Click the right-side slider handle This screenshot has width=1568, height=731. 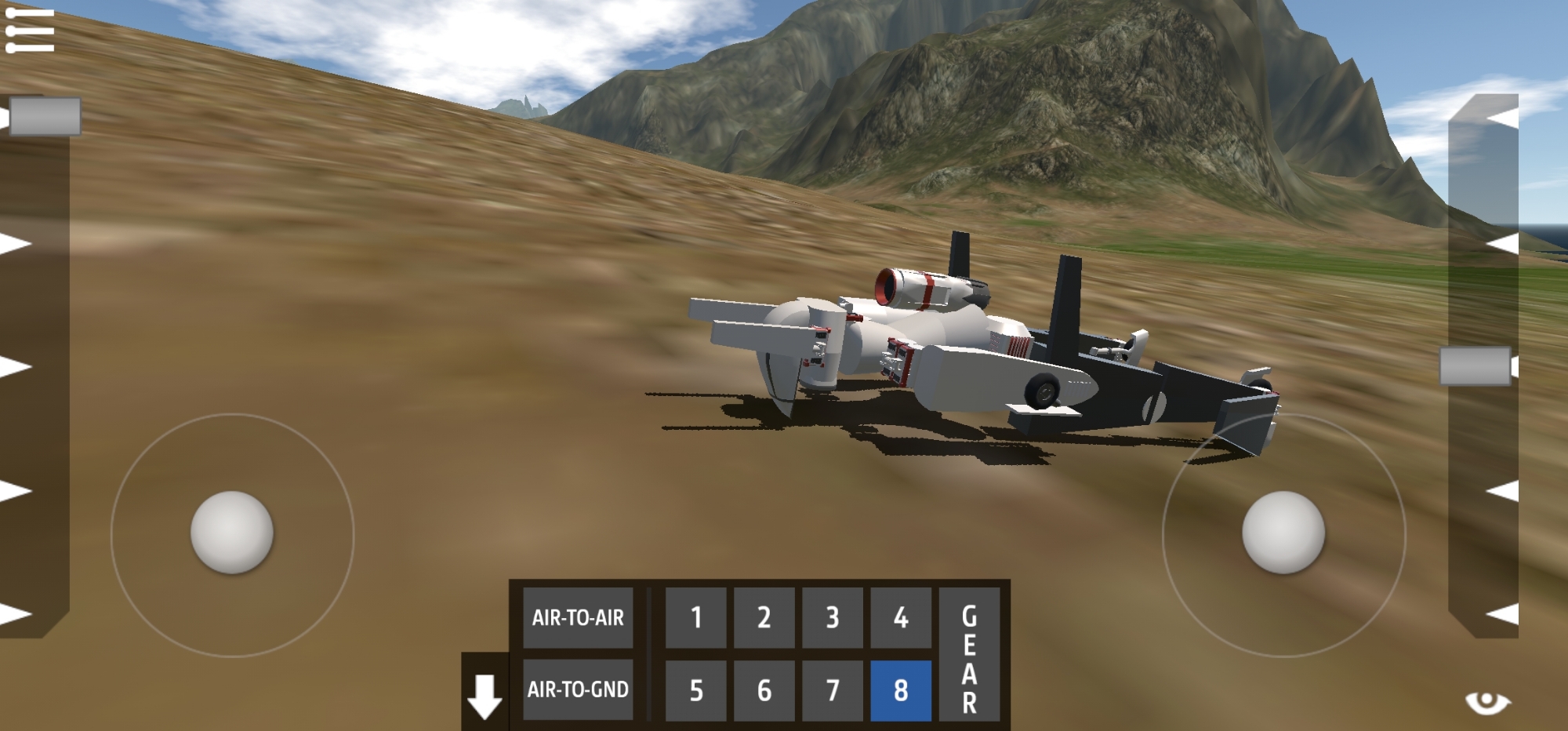(1475, 366)
